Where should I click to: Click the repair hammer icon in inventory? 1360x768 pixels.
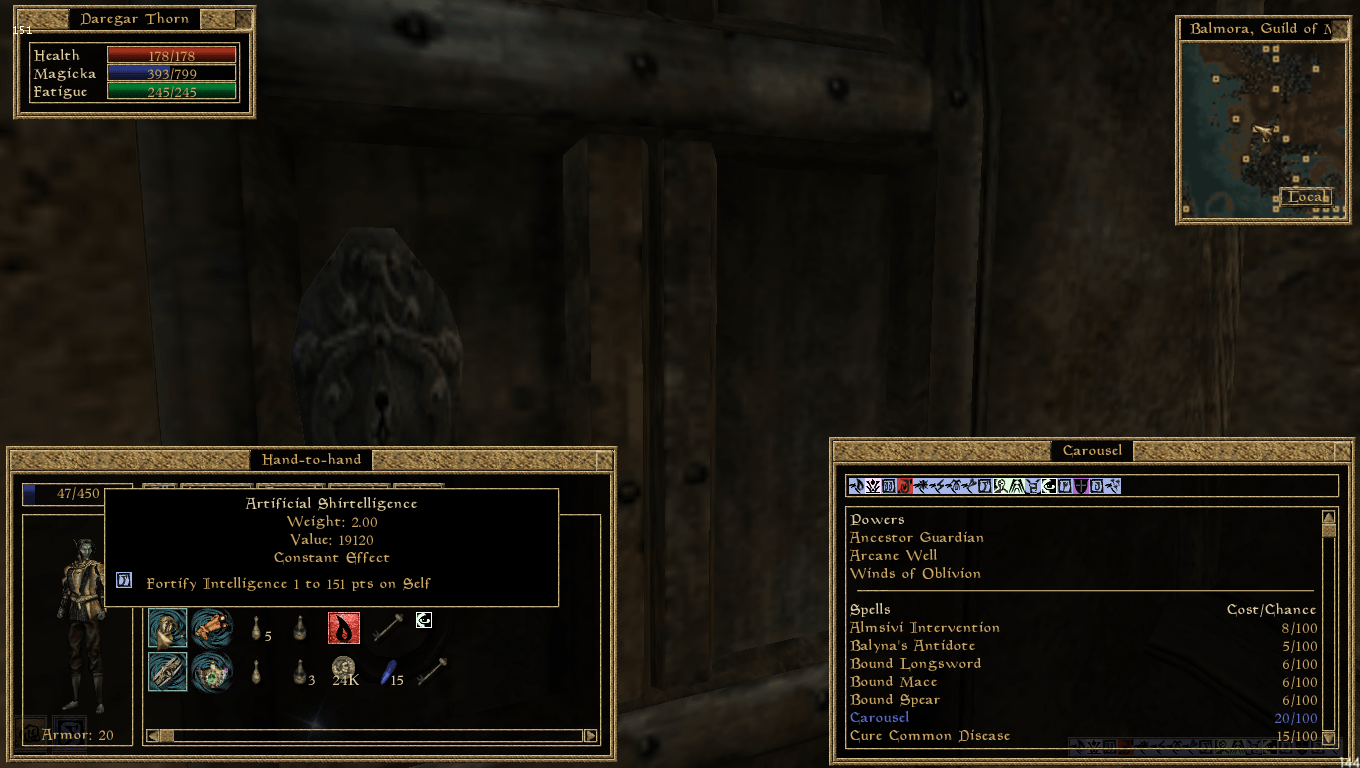point(432,672)
